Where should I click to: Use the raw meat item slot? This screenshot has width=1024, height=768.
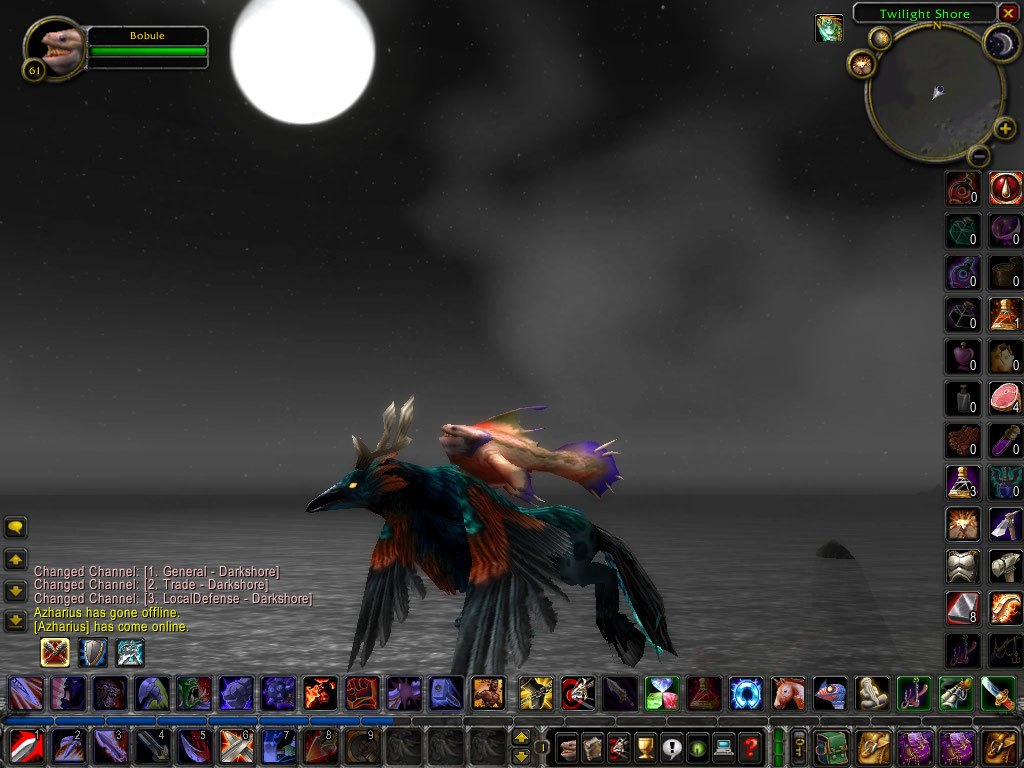1005,397
